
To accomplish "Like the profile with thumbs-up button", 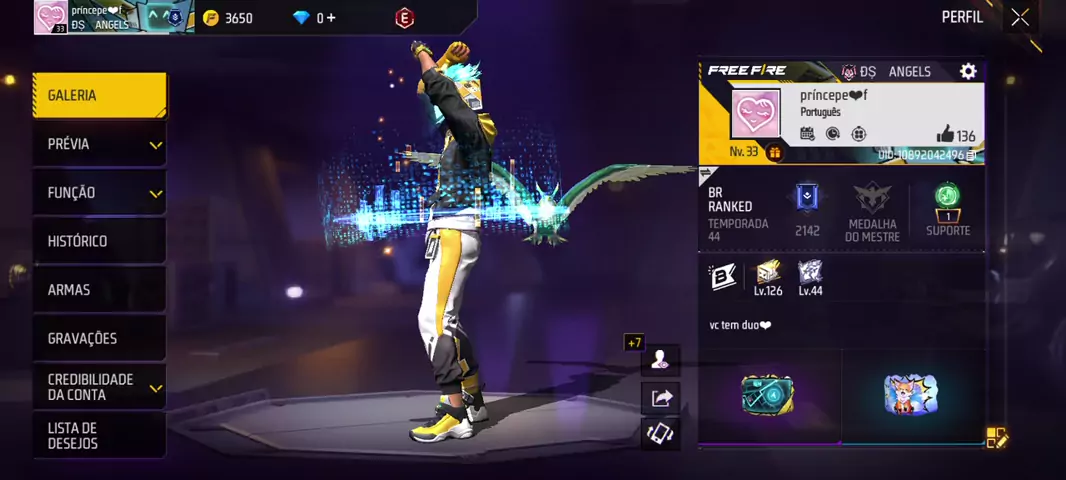I will pyautogui.click(x=945, y=135).
